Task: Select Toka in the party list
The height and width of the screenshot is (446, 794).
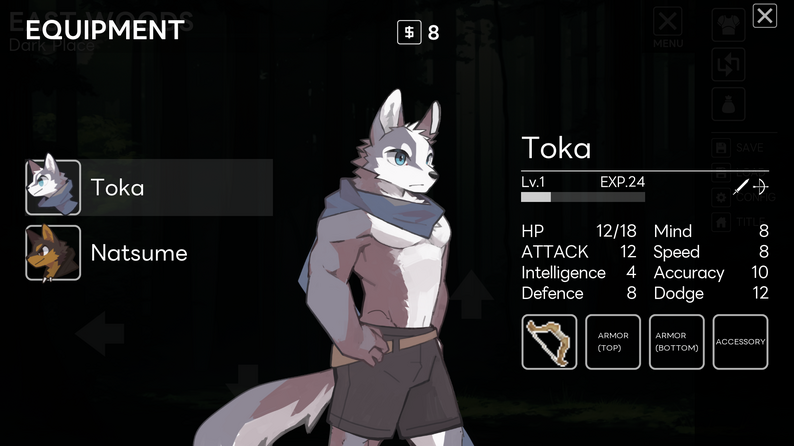Action: tap(150, 187)
